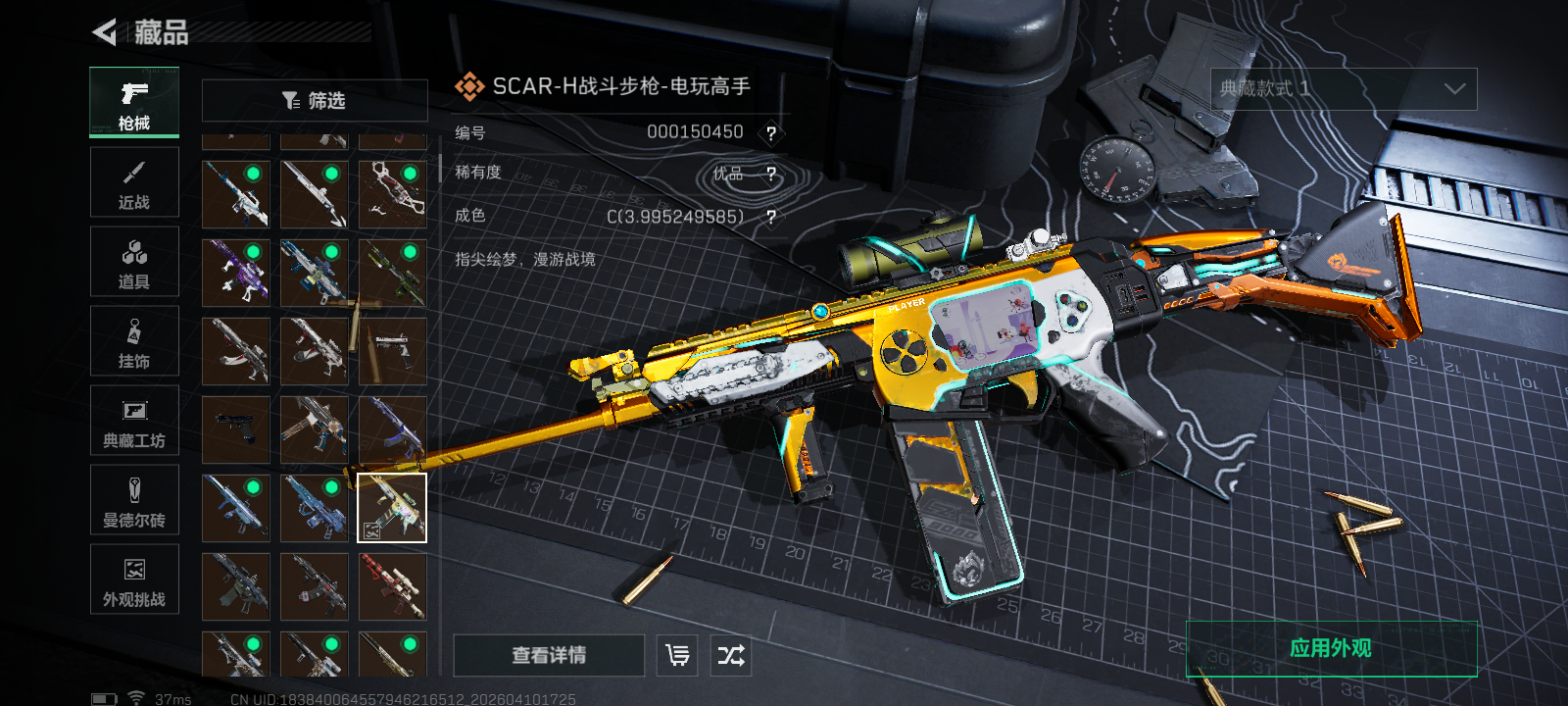Choose the 曼德尔砖 category
Screen dimensions: 1568x706
click(x=134, y=500)
